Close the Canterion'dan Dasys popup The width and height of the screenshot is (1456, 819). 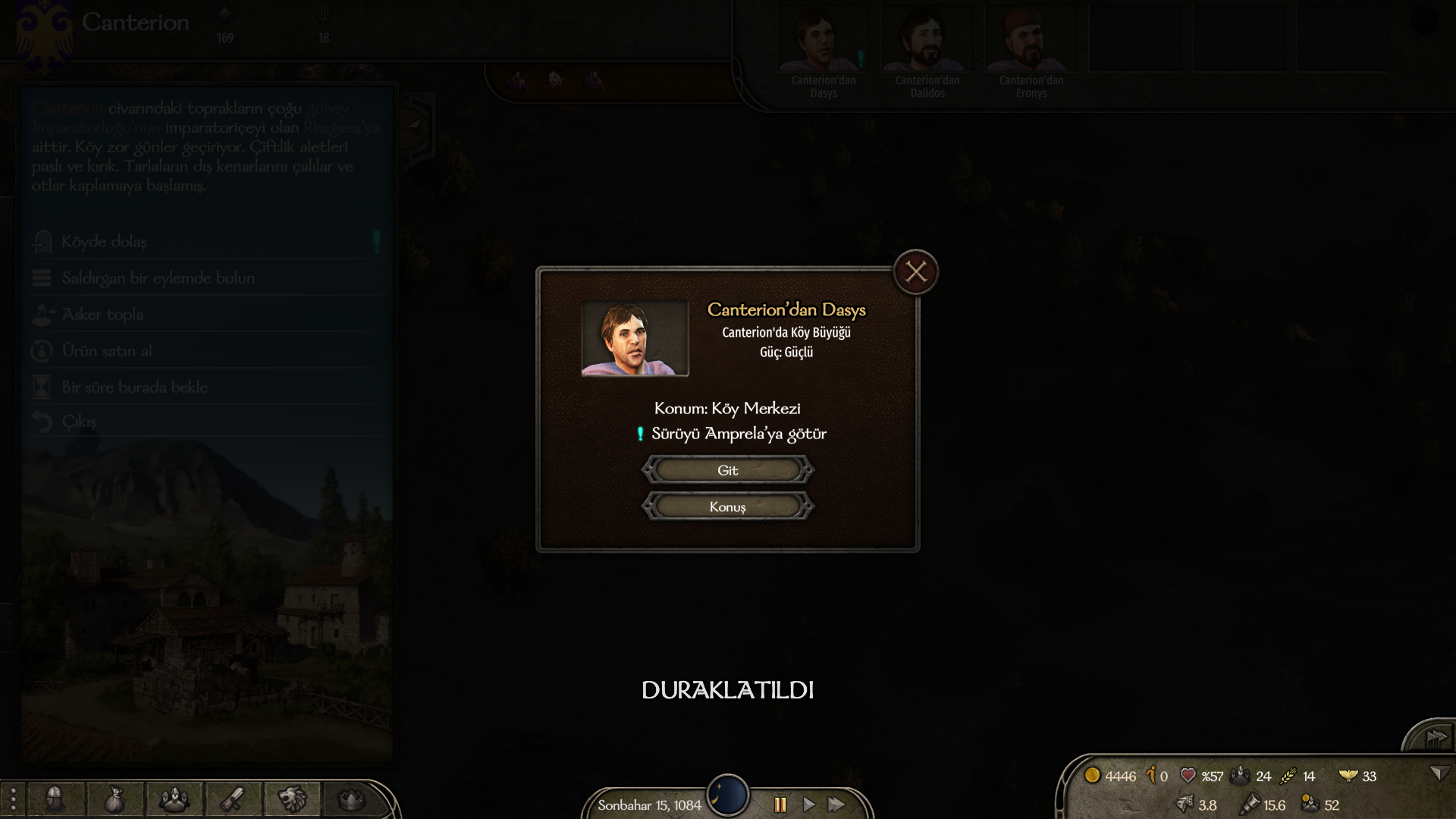tap(916, 272)
